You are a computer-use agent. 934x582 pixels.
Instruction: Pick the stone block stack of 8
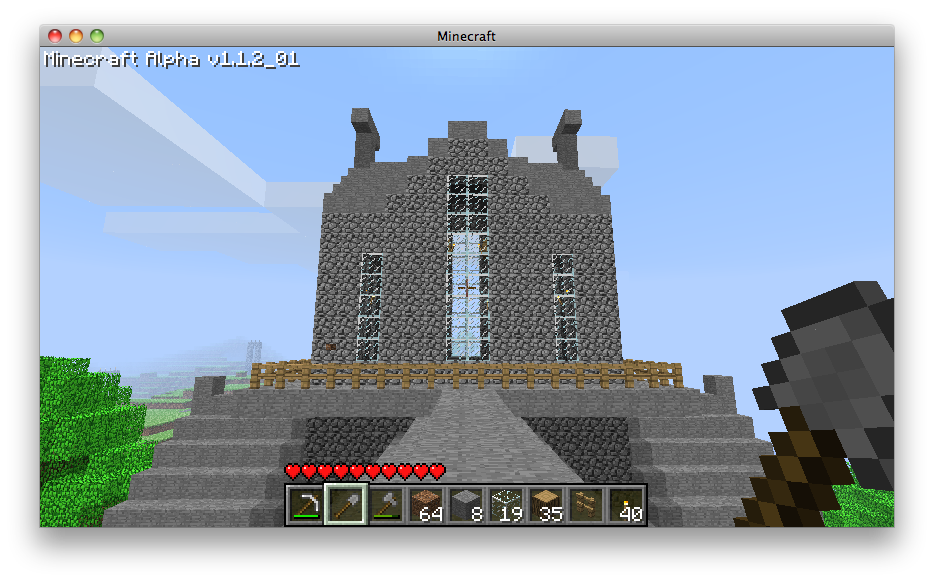point(466,505)
